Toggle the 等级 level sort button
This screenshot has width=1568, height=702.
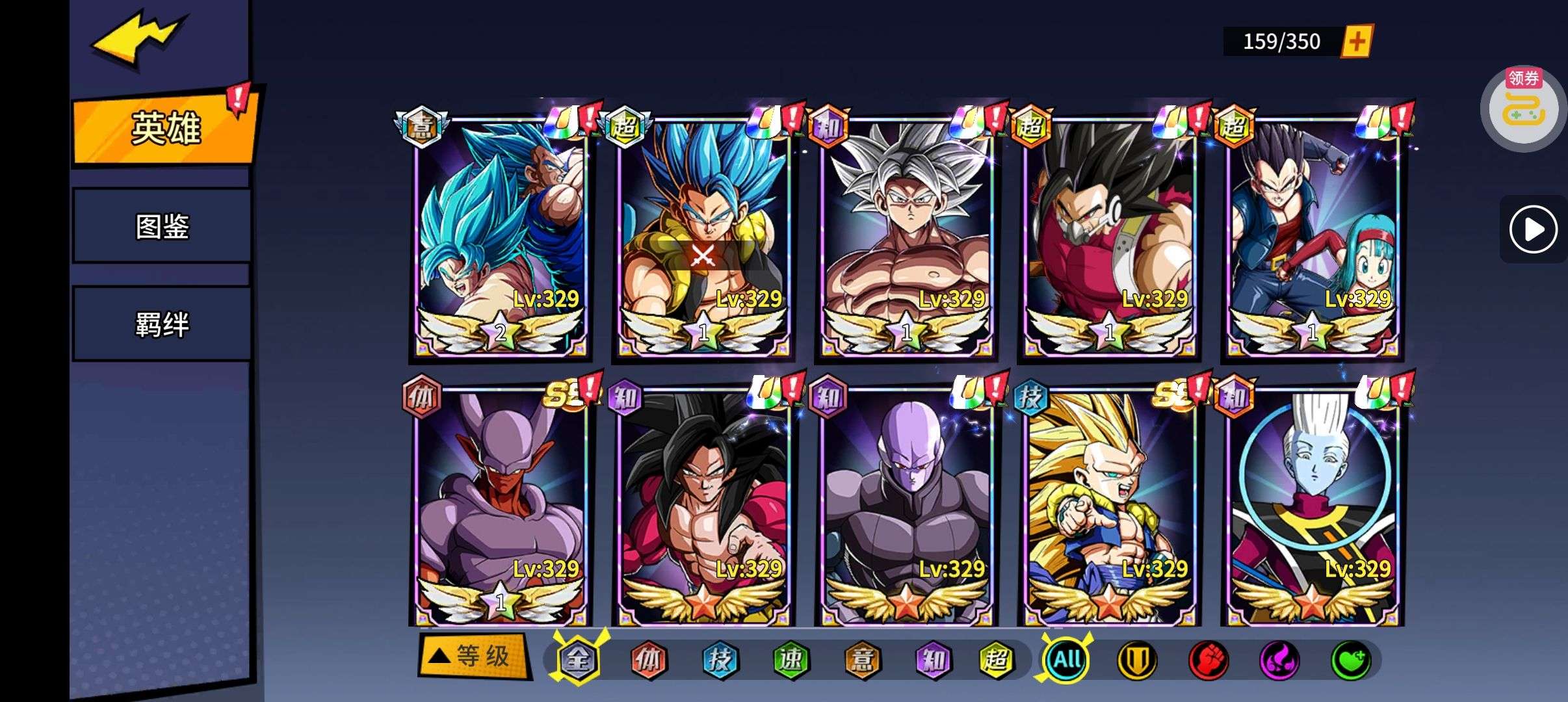coord(473,656)
